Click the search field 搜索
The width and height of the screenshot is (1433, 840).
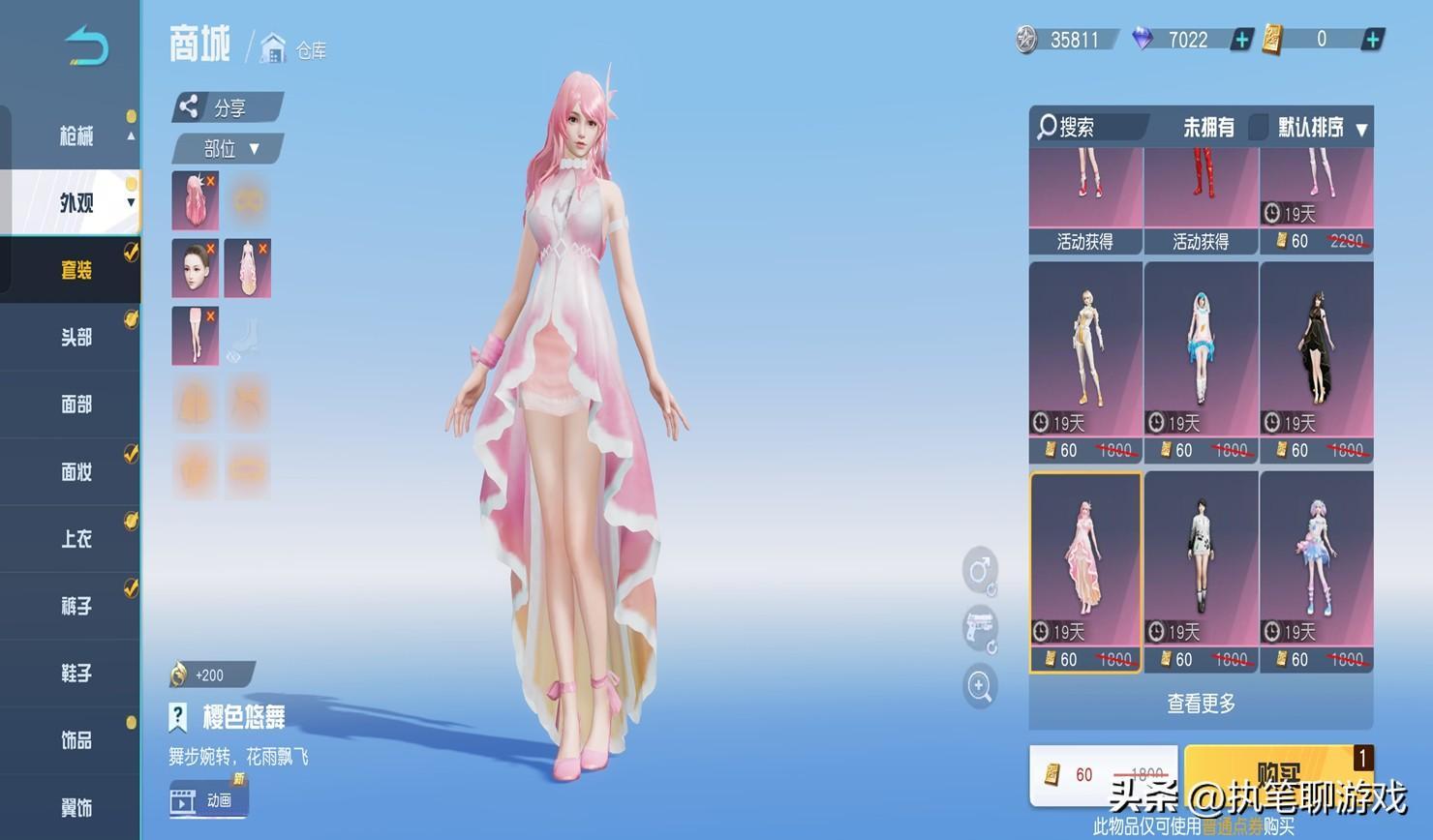point(1088,127)
